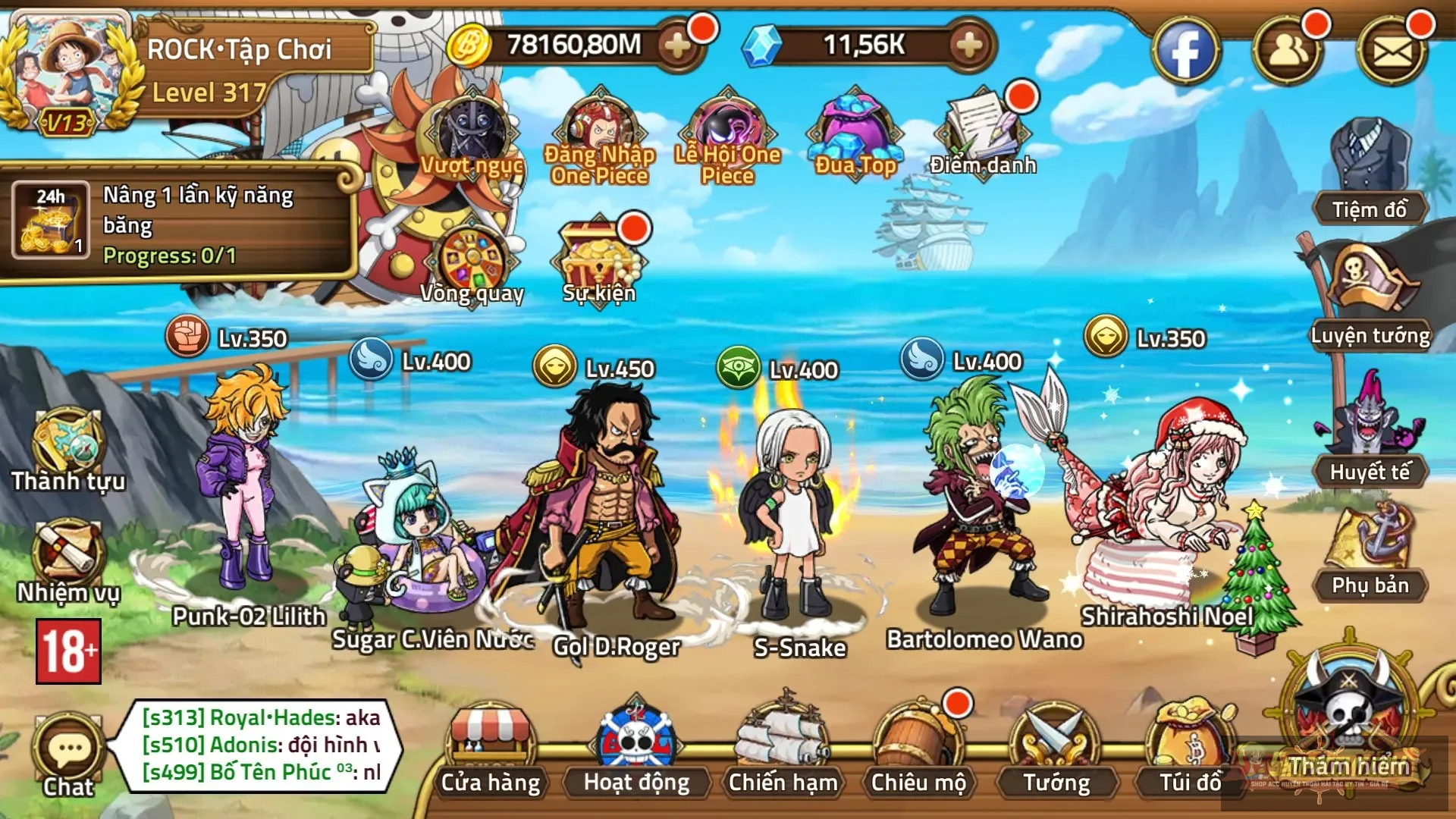Open the Chiêu mộ recruitment barrel
The image size is (1456, 819).
click(x=918, y=747)
